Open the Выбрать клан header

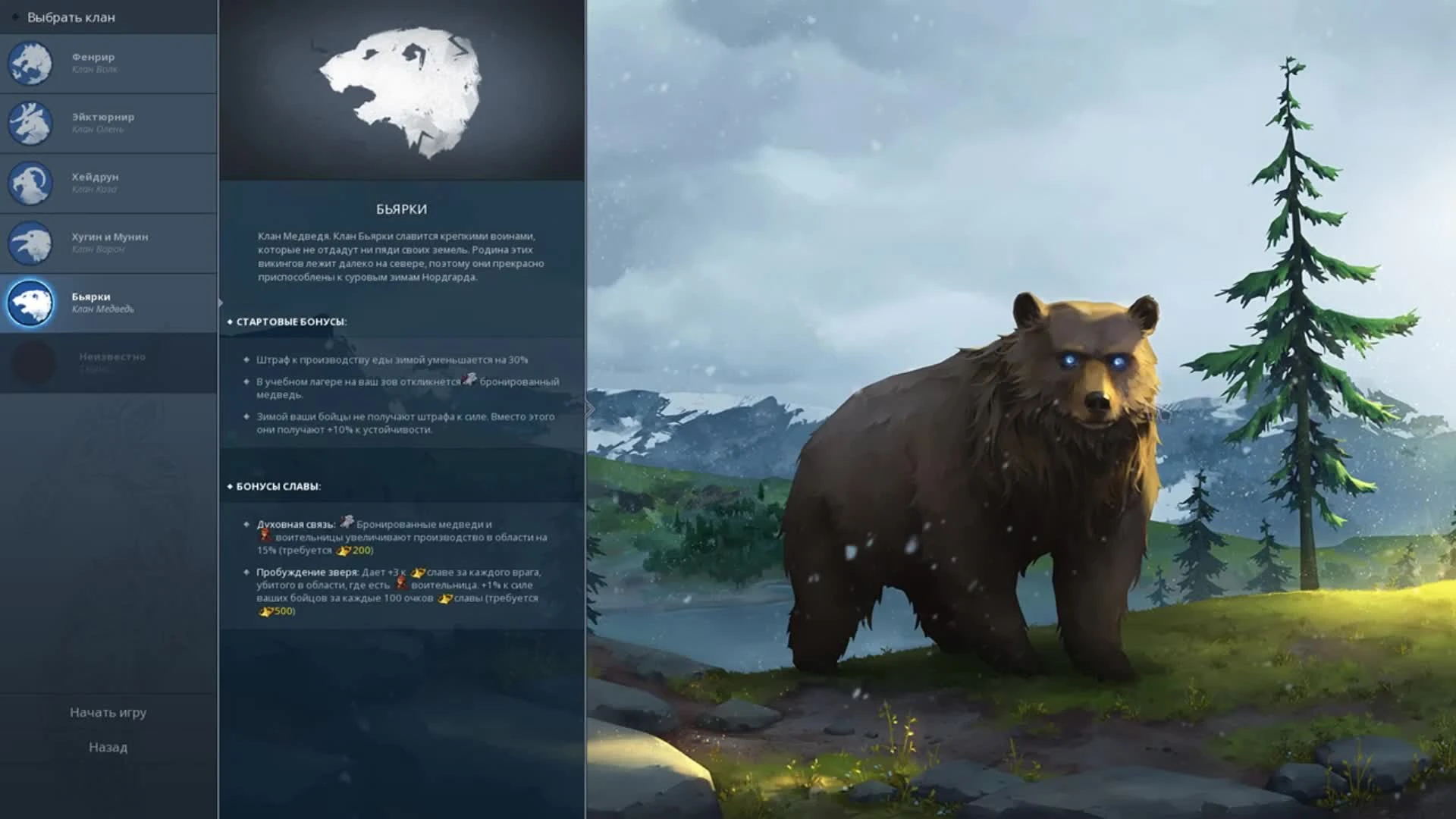[x=72, y=16]
